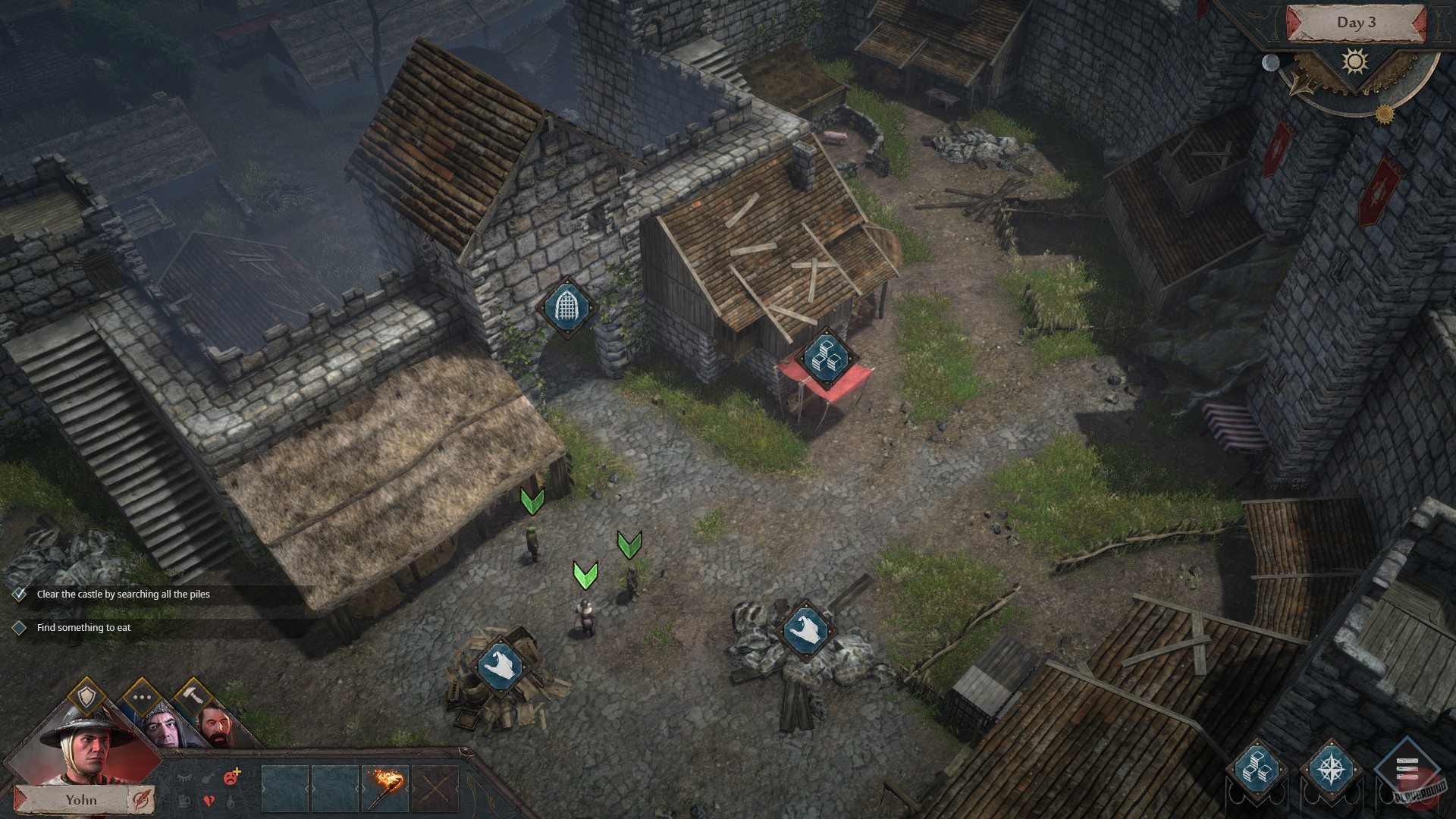Click the shield badge above Yohn's portrait

[86, 695]
